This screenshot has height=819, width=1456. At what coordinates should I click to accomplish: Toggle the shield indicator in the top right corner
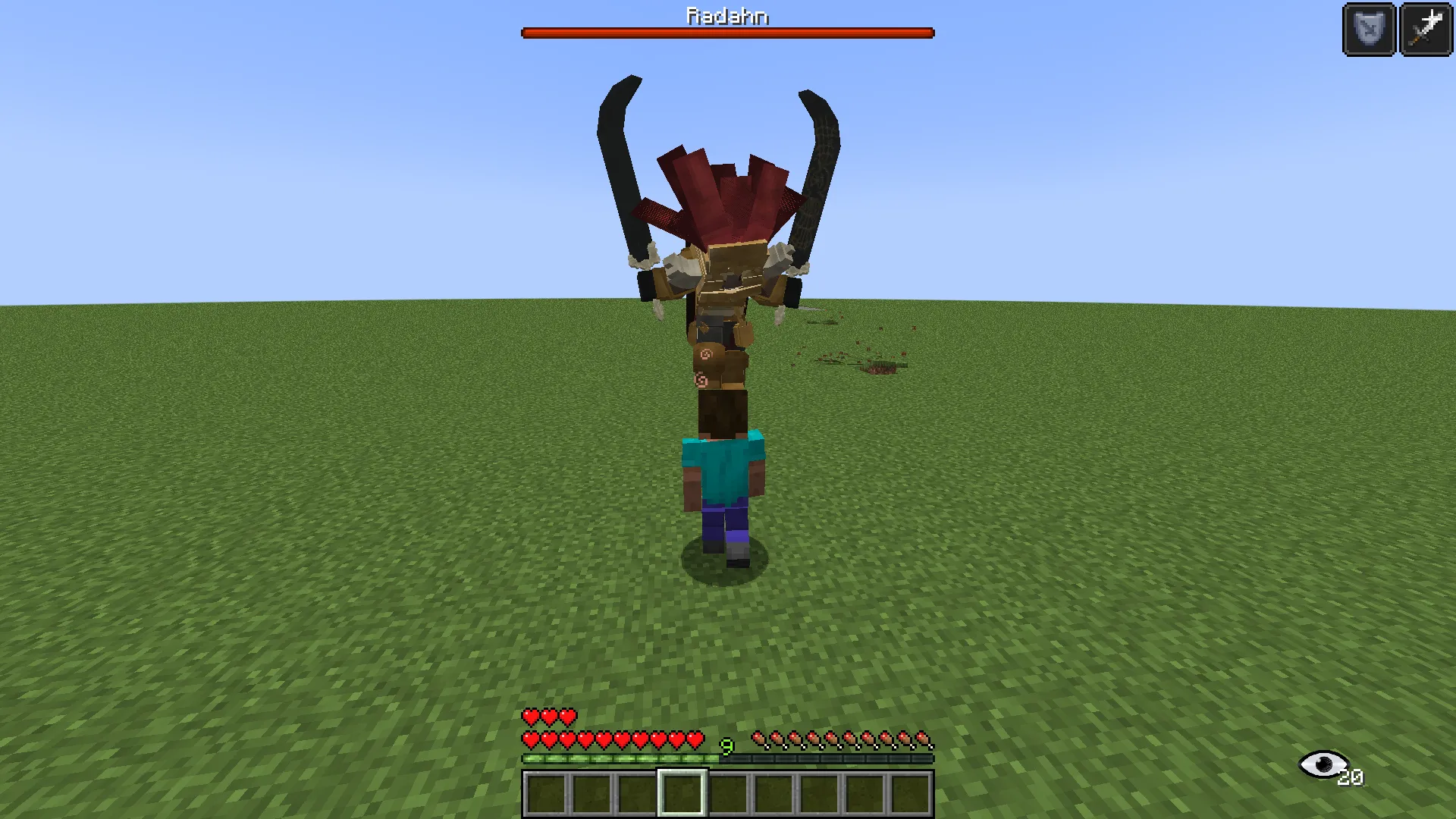pos(1370,30)
